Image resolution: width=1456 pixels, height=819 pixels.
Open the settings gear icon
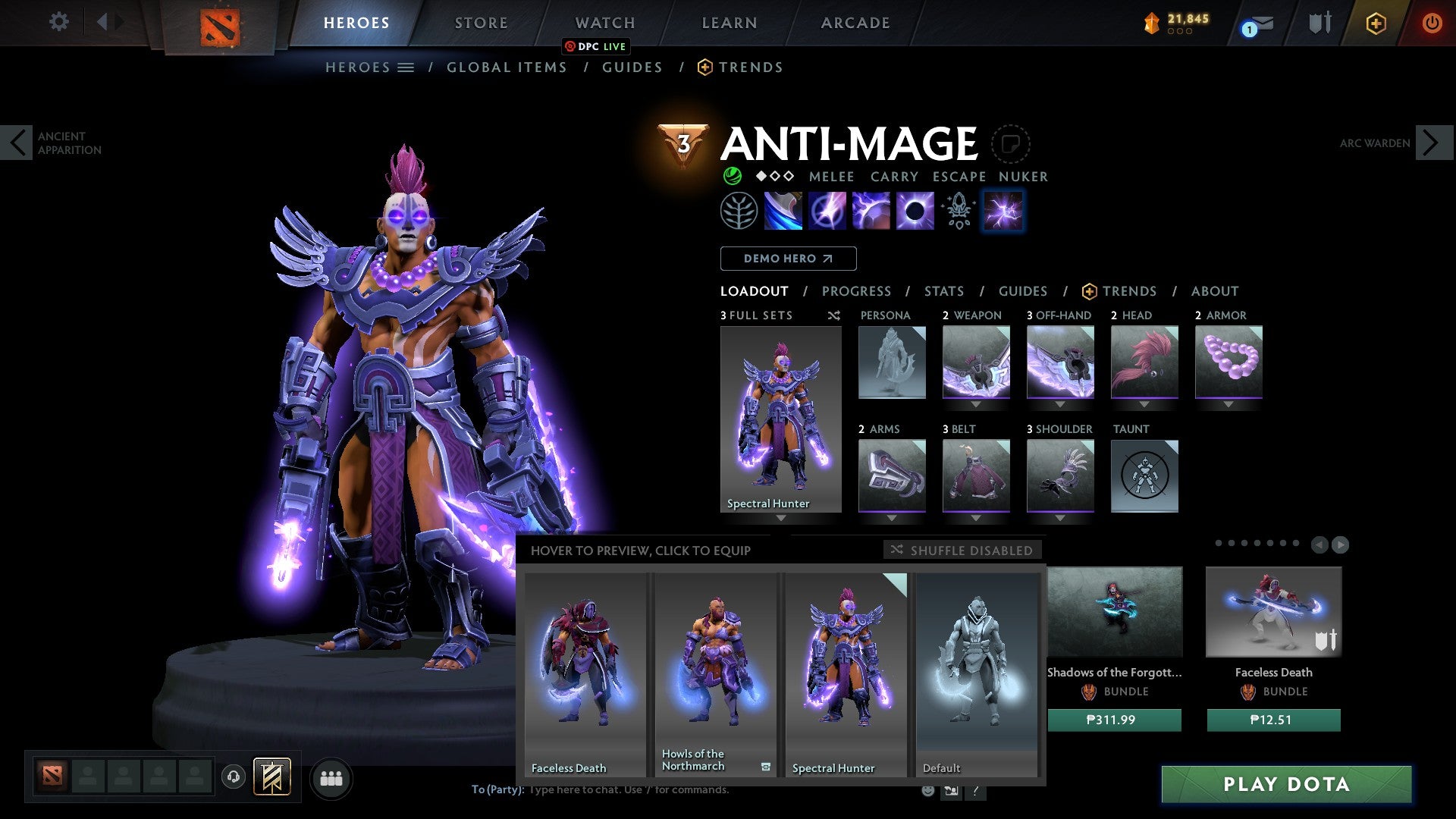pyautogui.click(x=58, y=22)
